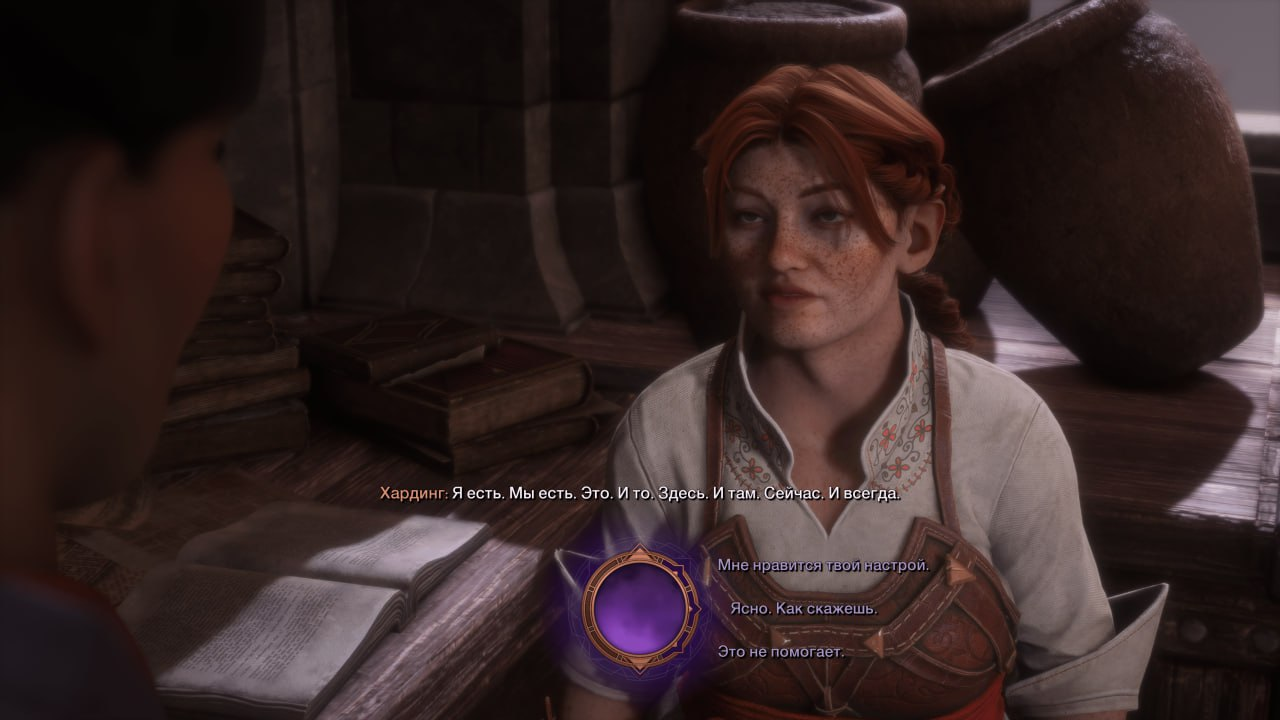Pick dialogue option "Это не помогает."
This screenshot has height=720, width=1280.
tap(780, 652)
